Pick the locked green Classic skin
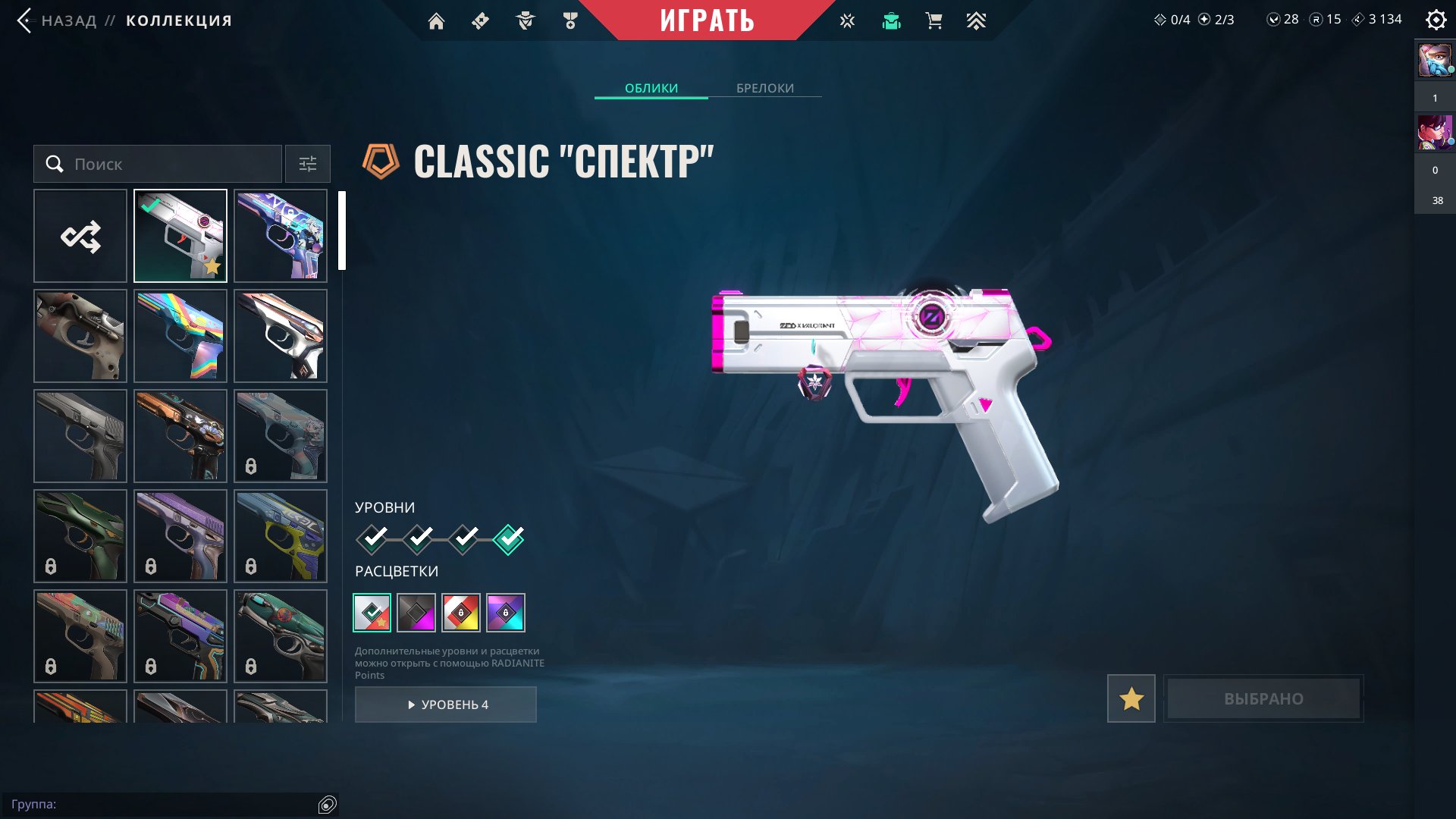1456x819 pixels. [80, 536]
